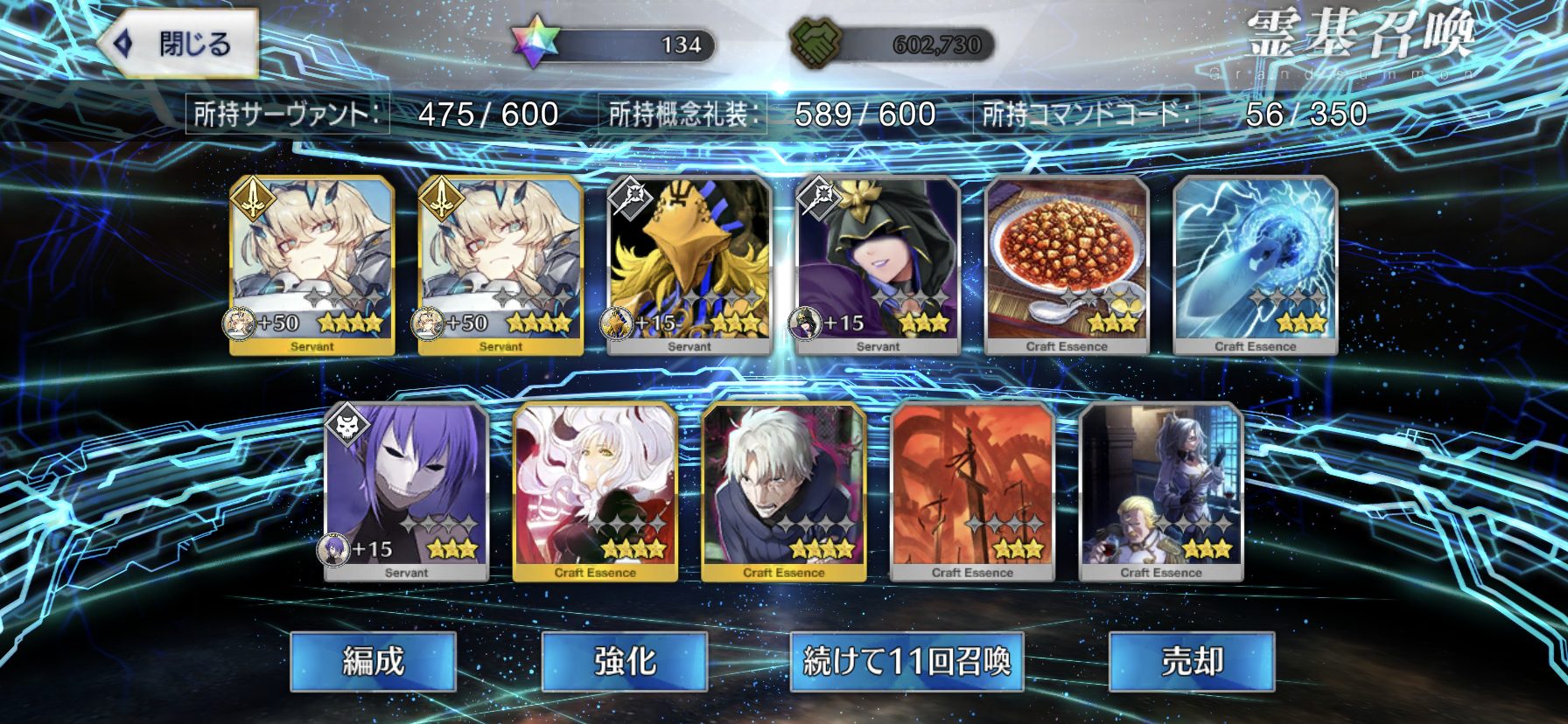Select the hooded purple-robed Servant card

tap(878, 265)
